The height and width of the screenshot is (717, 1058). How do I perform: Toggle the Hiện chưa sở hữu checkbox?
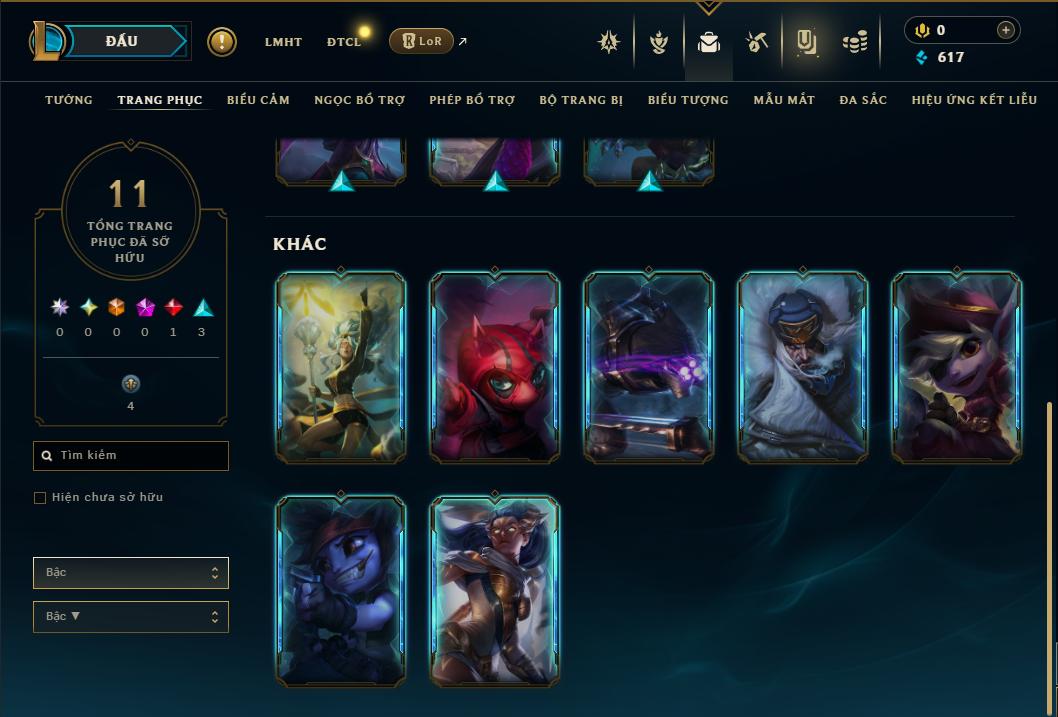[40, 498]
